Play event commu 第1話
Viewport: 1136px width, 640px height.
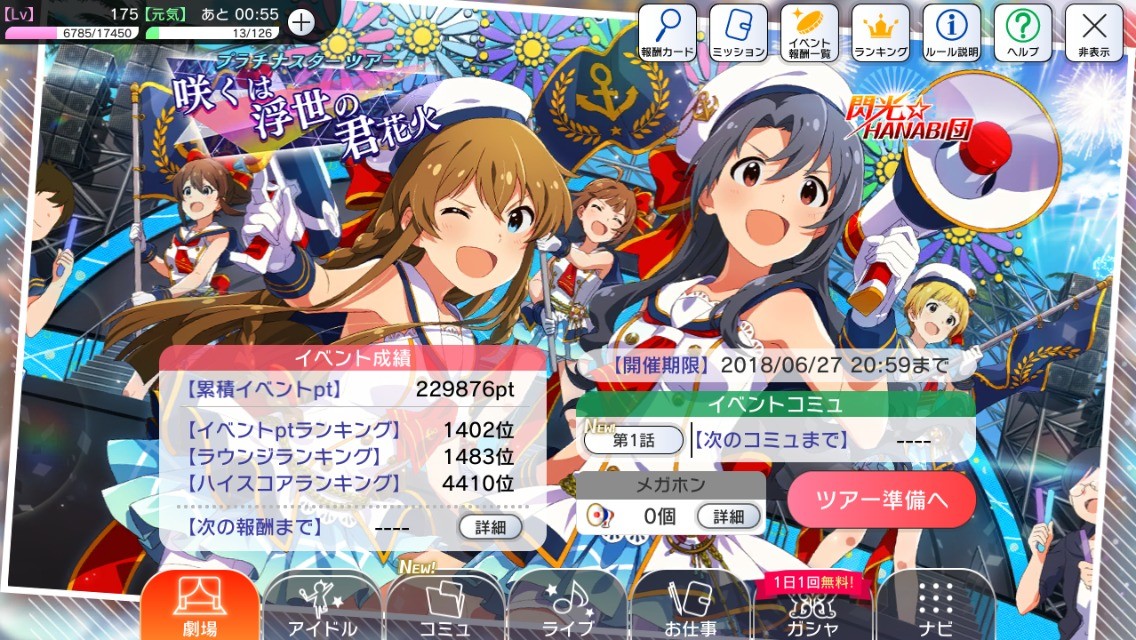coord(633,440)
